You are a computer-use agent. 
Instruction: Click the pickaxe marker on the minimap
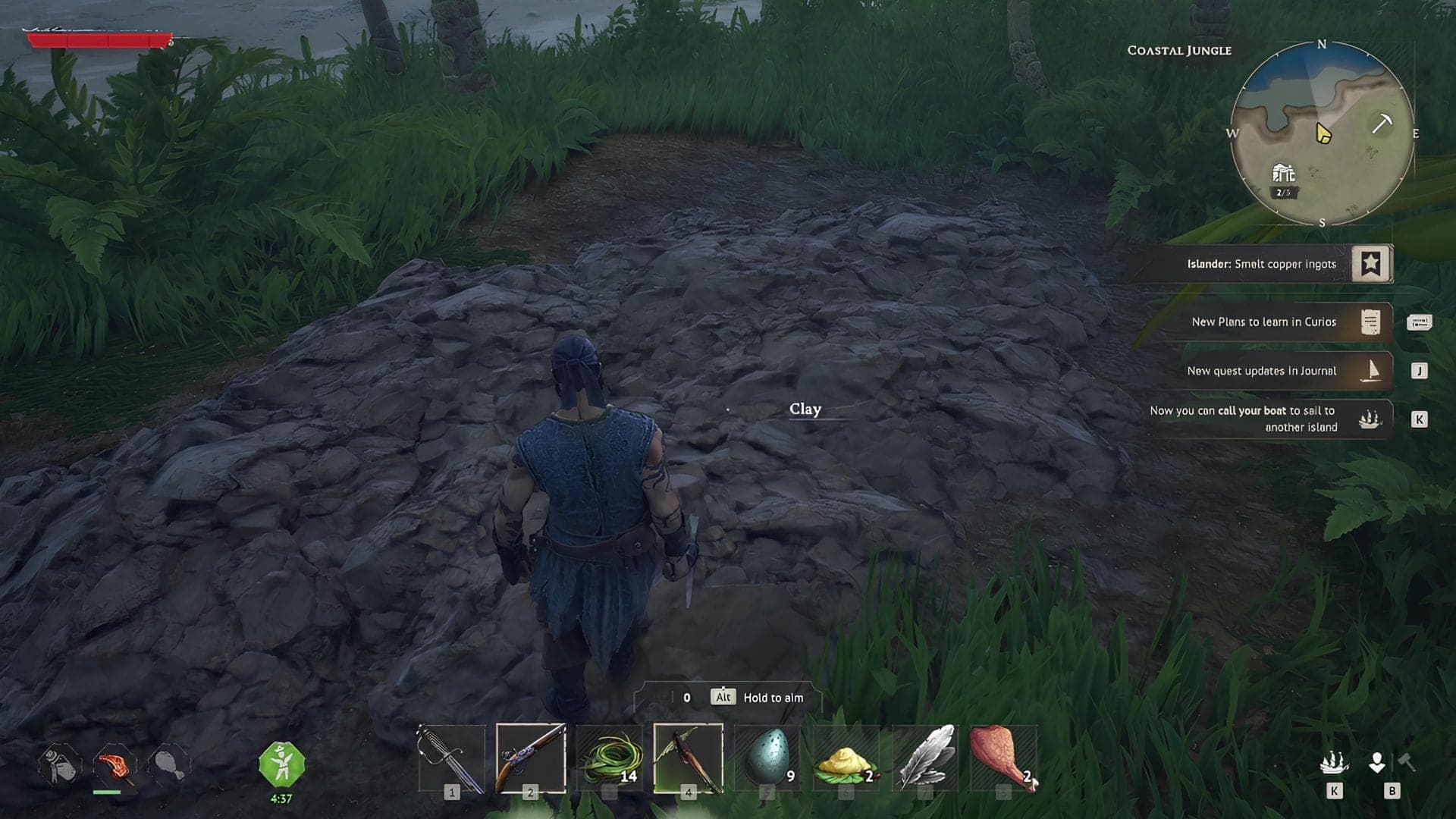(x=1382, y=123)
